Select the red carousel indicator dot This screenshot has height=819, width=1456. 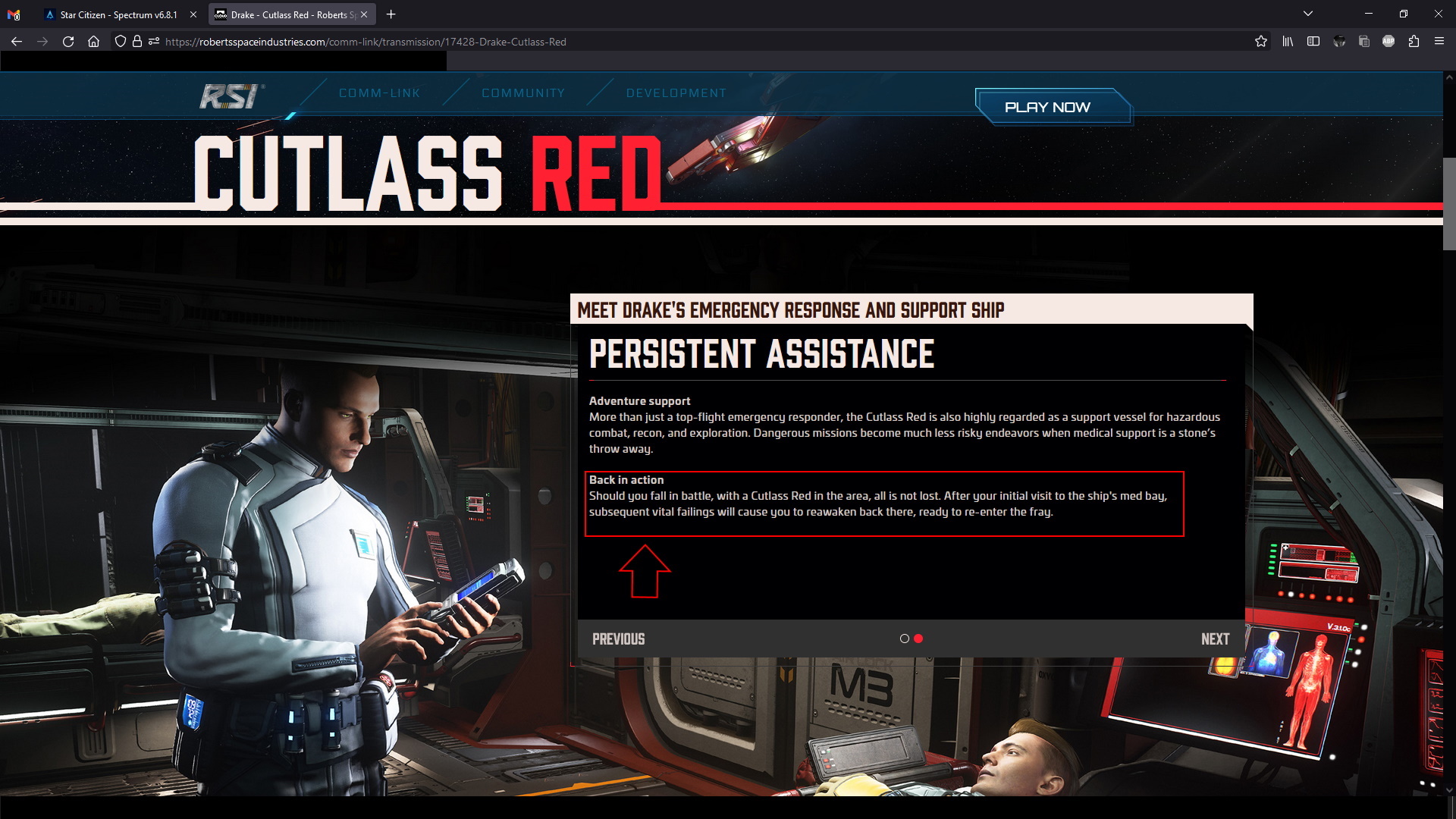(920, 639)
